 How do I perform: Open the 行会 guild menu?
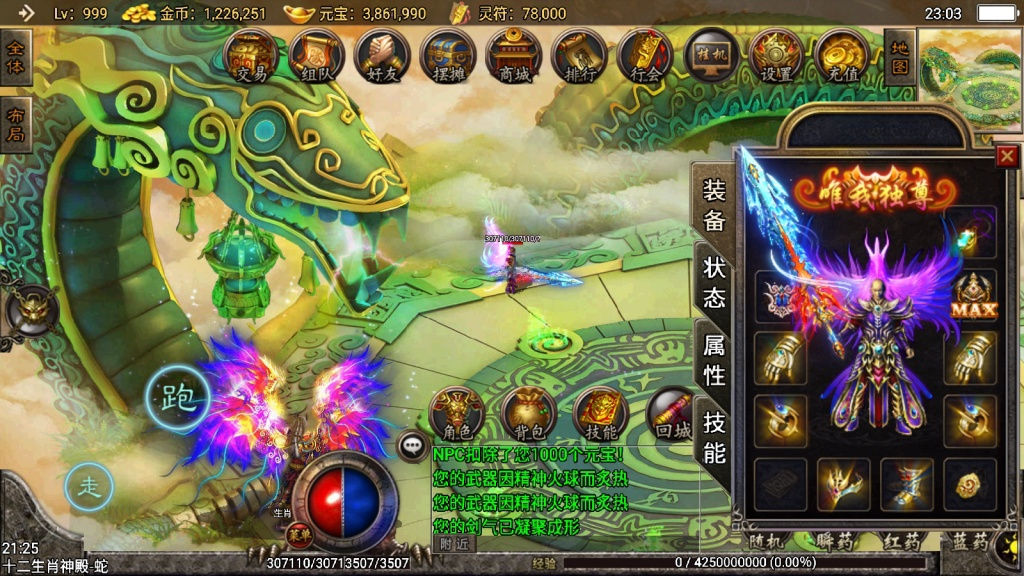(646, 56)
